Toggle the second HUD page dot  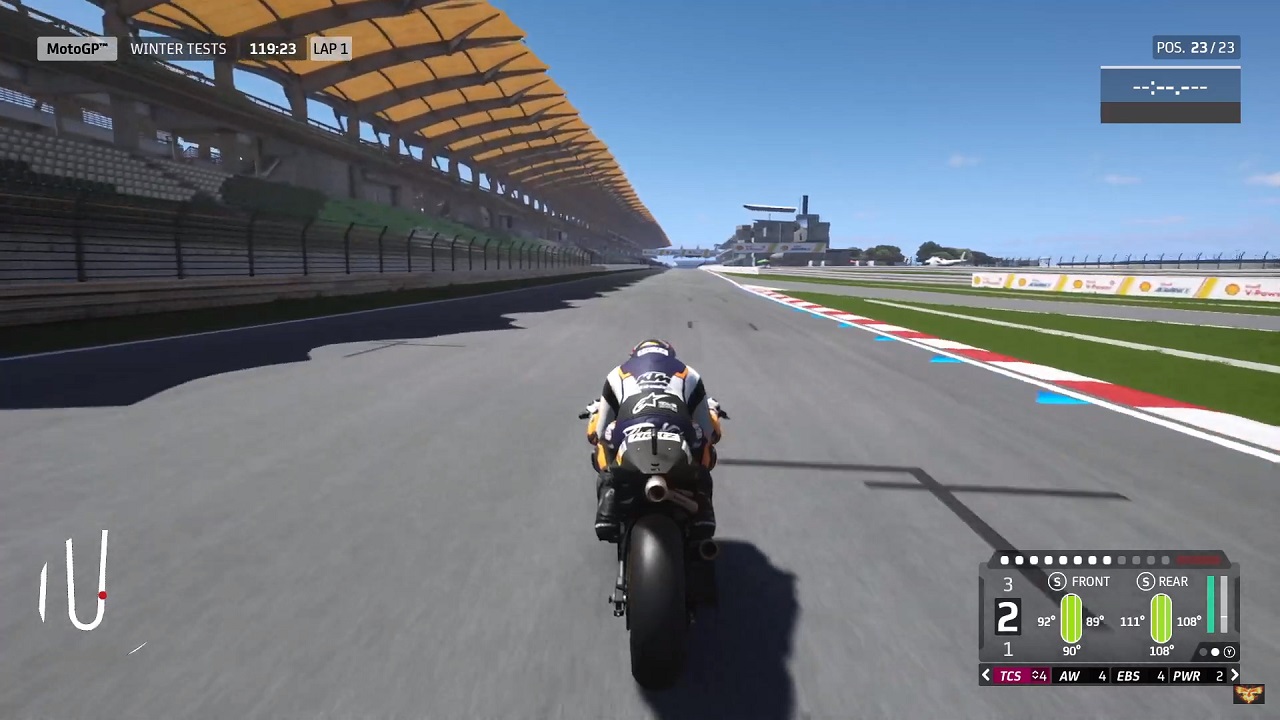pos(1019,560)
